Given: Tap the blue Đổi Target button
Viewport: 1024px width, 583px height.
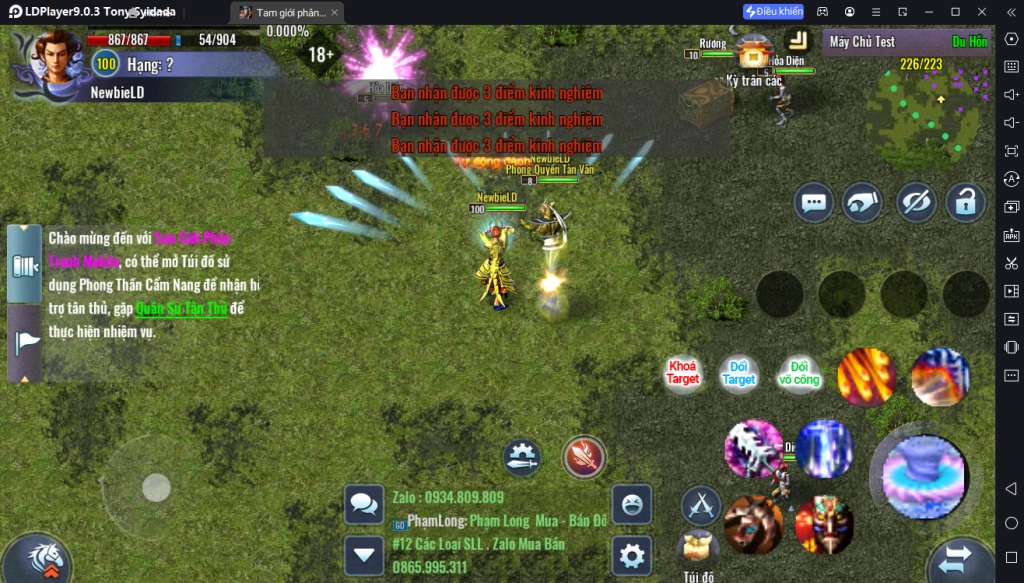Looking at the screenshot, I should pos(739,374).
